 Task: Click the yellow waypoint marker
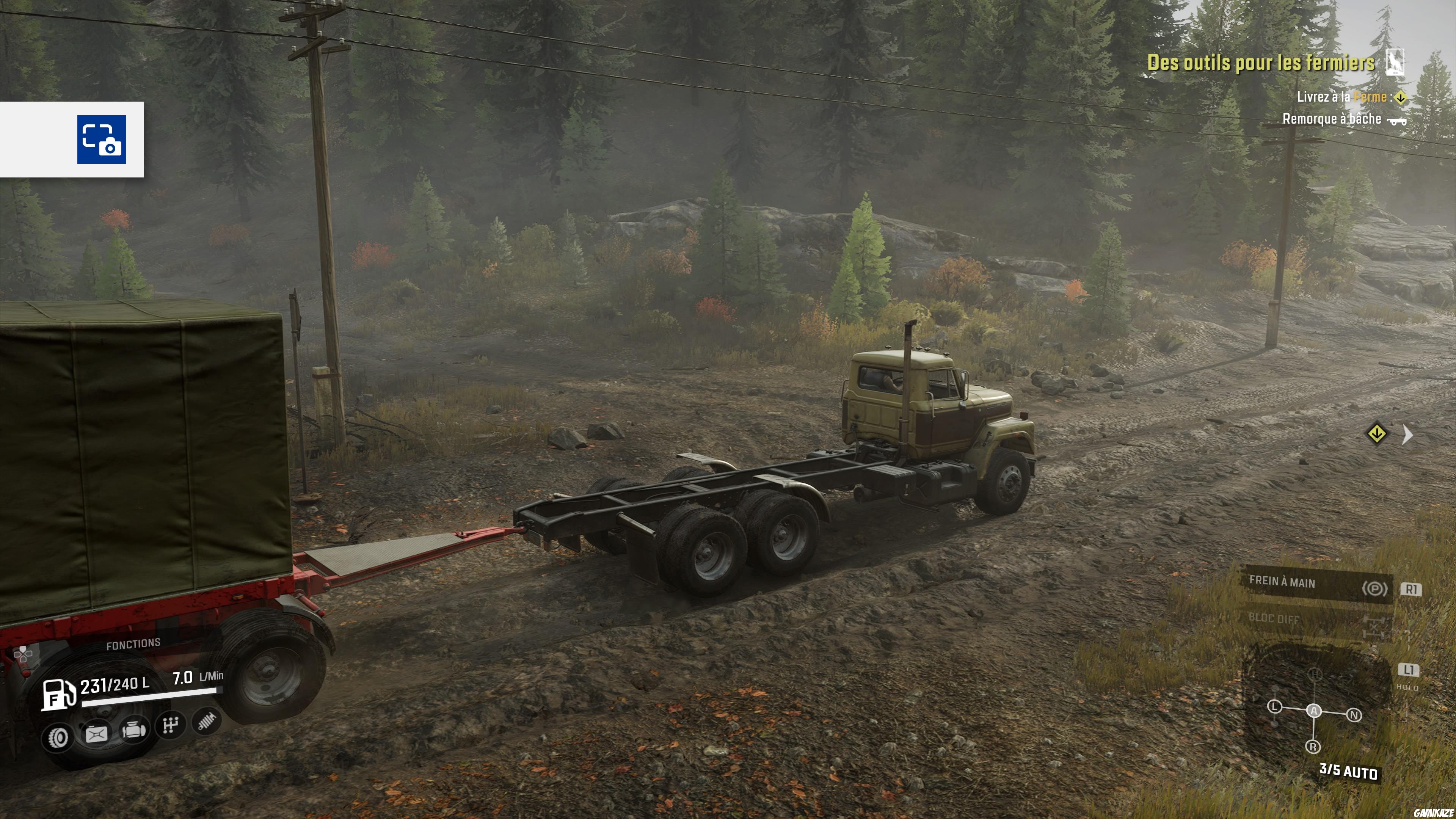point(1376,434)
